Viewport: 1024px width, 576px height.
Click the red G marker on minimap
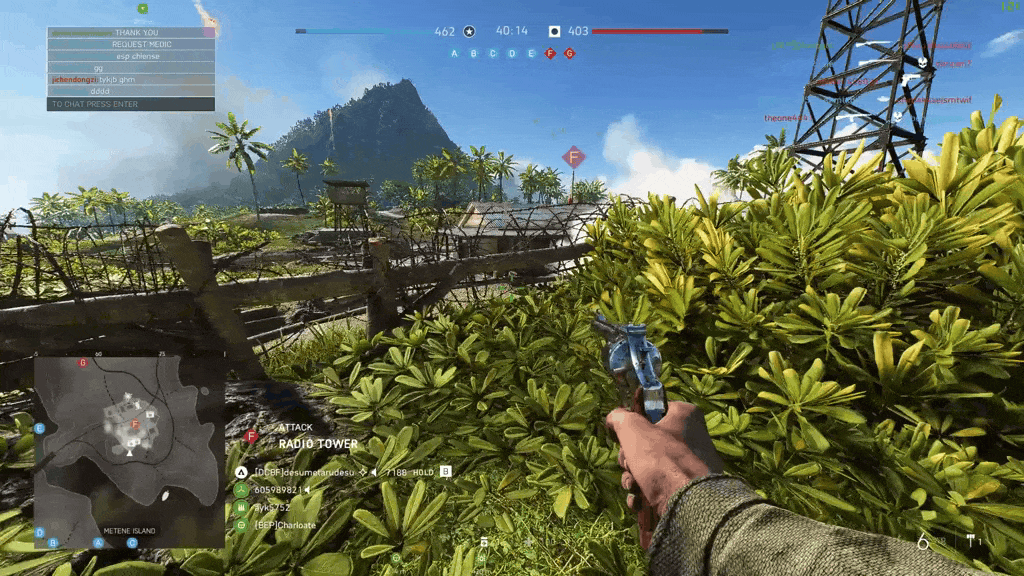point(83,363)
